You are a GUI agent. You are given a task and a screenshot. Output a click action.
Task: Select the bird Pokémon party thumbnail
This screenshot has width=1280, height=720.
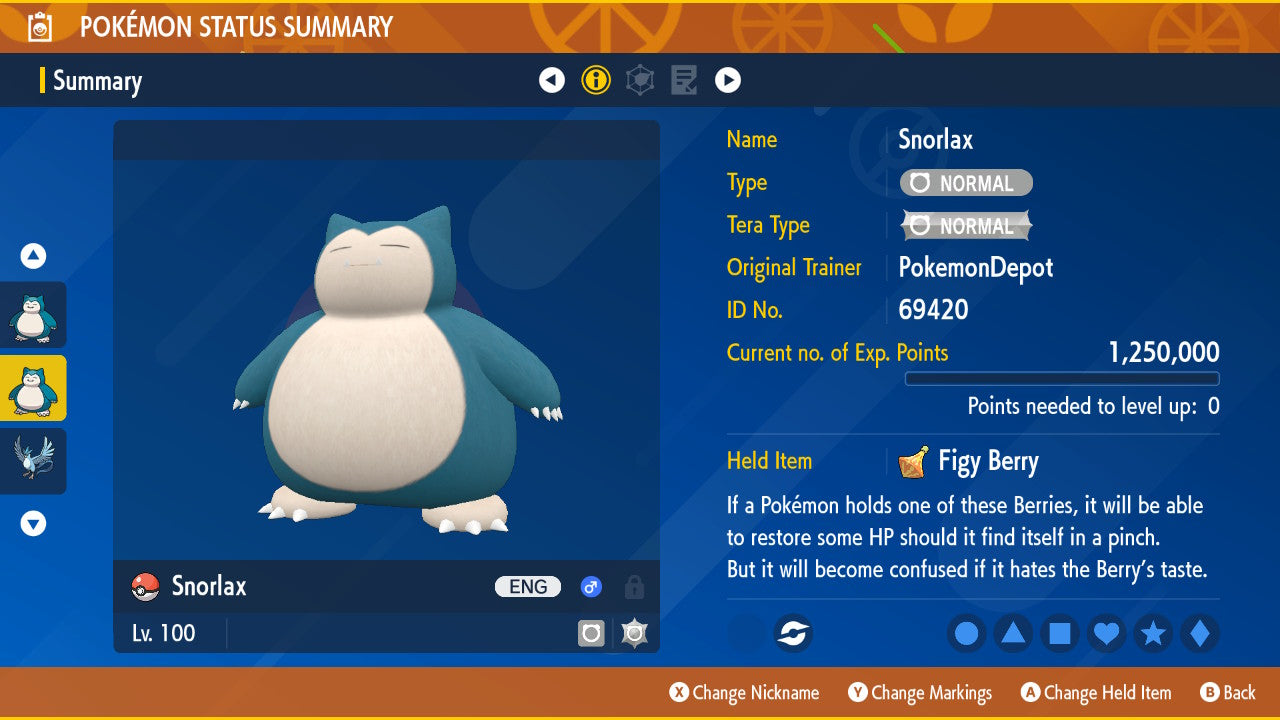(x=33, y=460)
